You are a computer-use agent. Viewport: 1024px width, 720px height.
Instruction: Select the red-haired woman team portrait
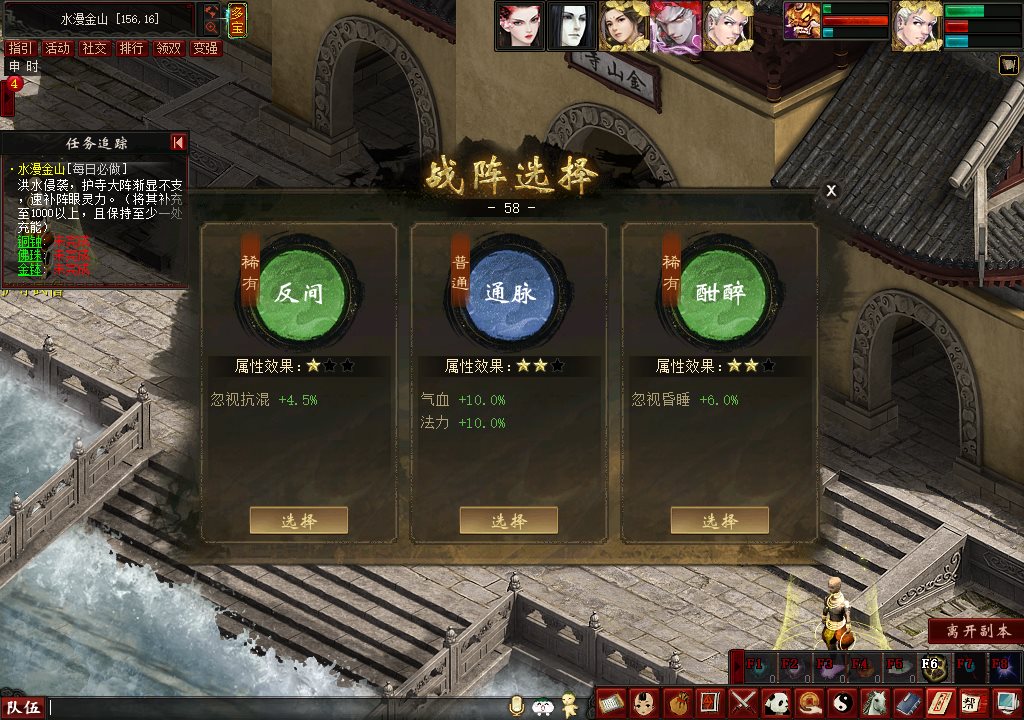click(x=520, y=26)
